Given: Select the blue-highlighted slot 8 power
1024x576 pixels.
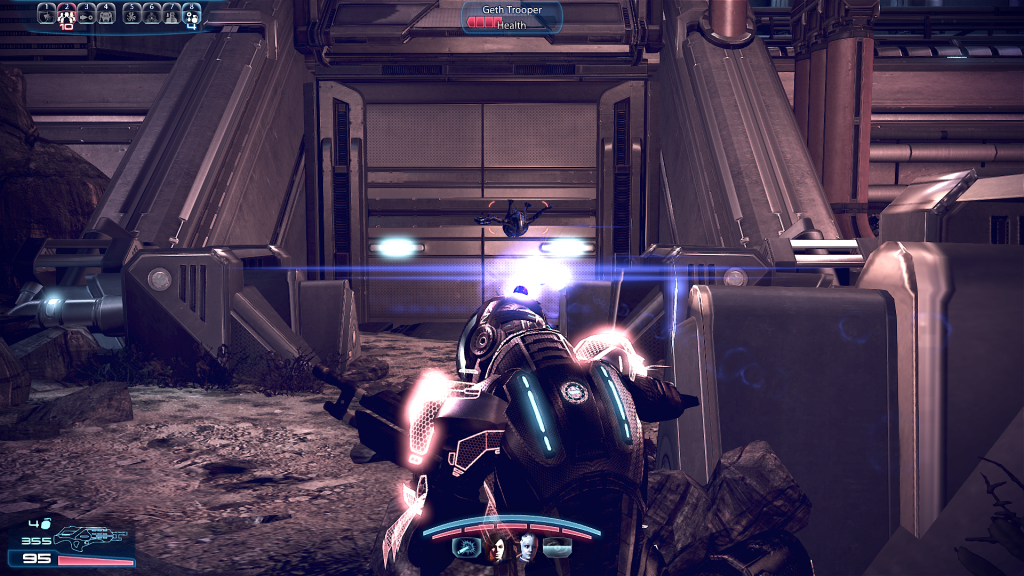Looking at the screenshot, I should [x=191, y=13].
